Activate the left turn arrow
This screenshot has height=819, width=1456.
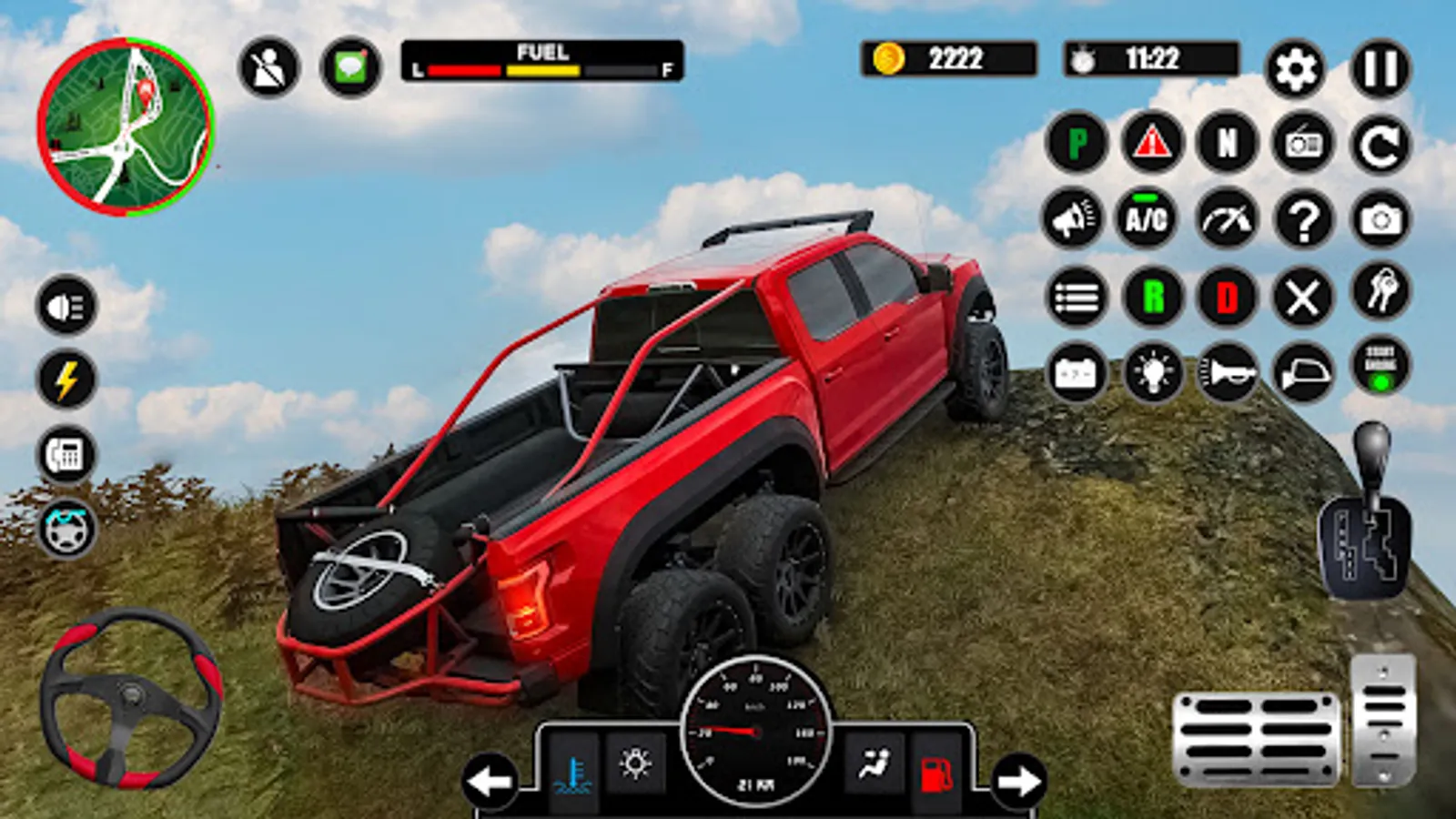490,780
